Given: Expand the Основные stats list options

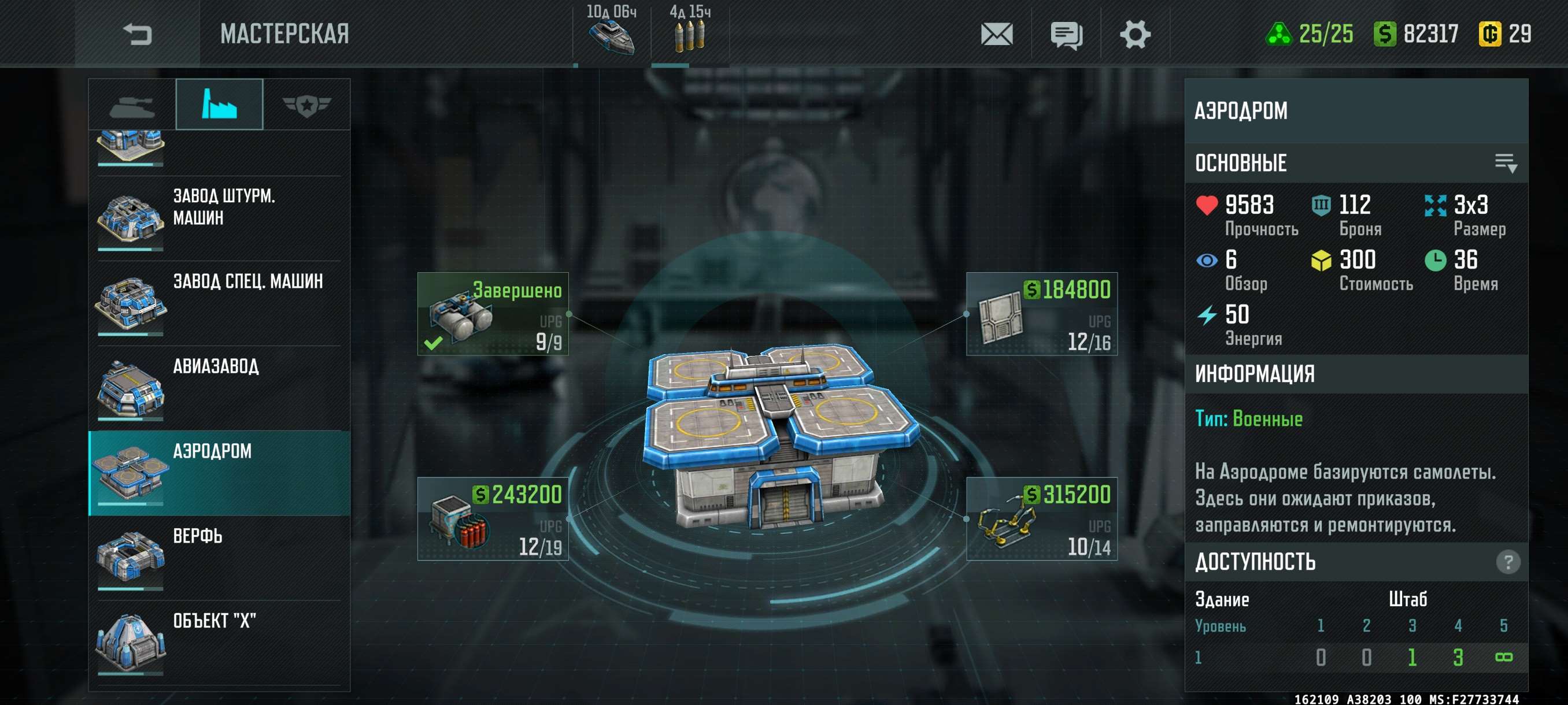Looking at the screenshot, I should 1506,163.
